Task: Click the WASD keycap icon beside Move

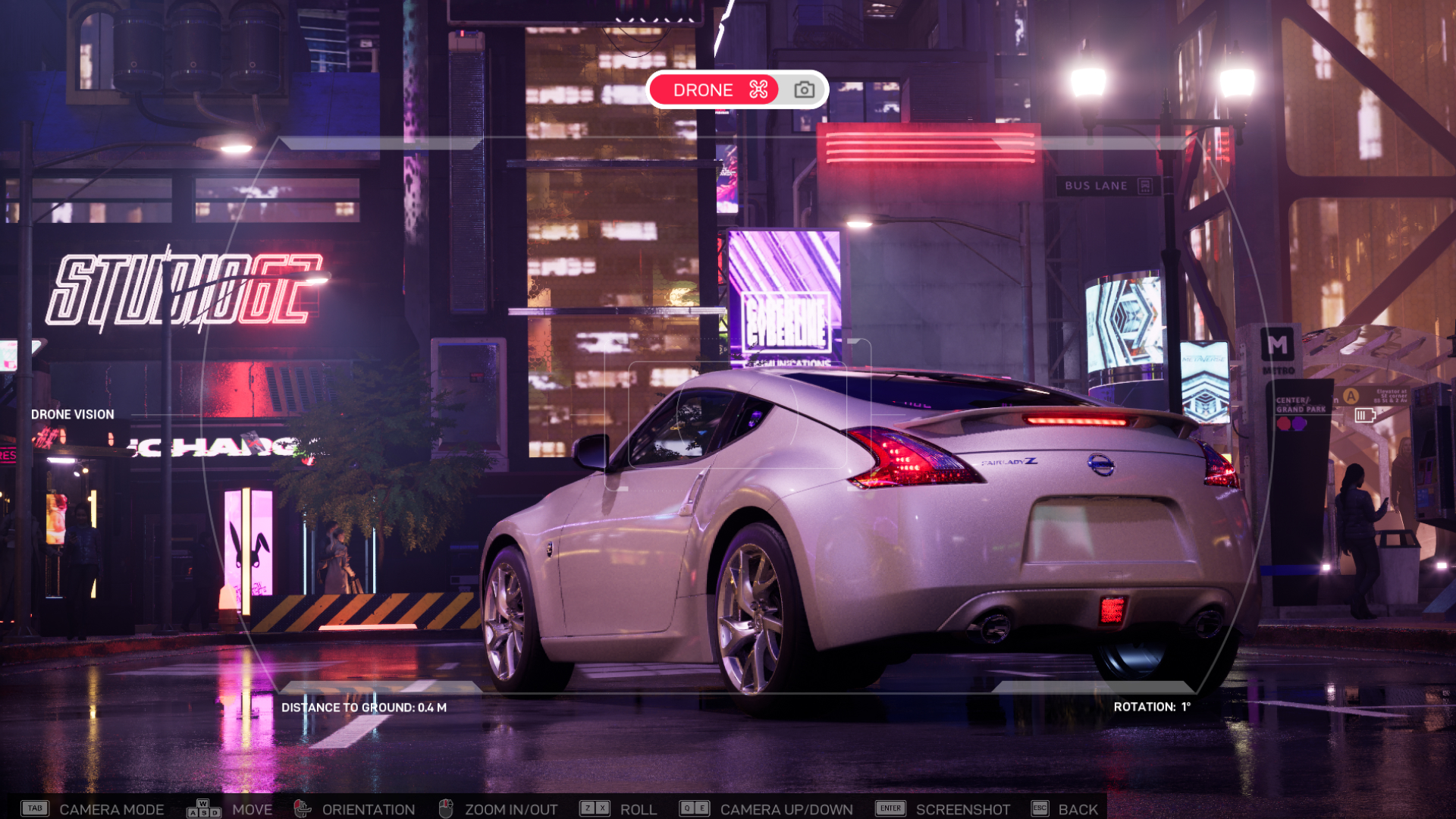Action: [x=203, y=809]
